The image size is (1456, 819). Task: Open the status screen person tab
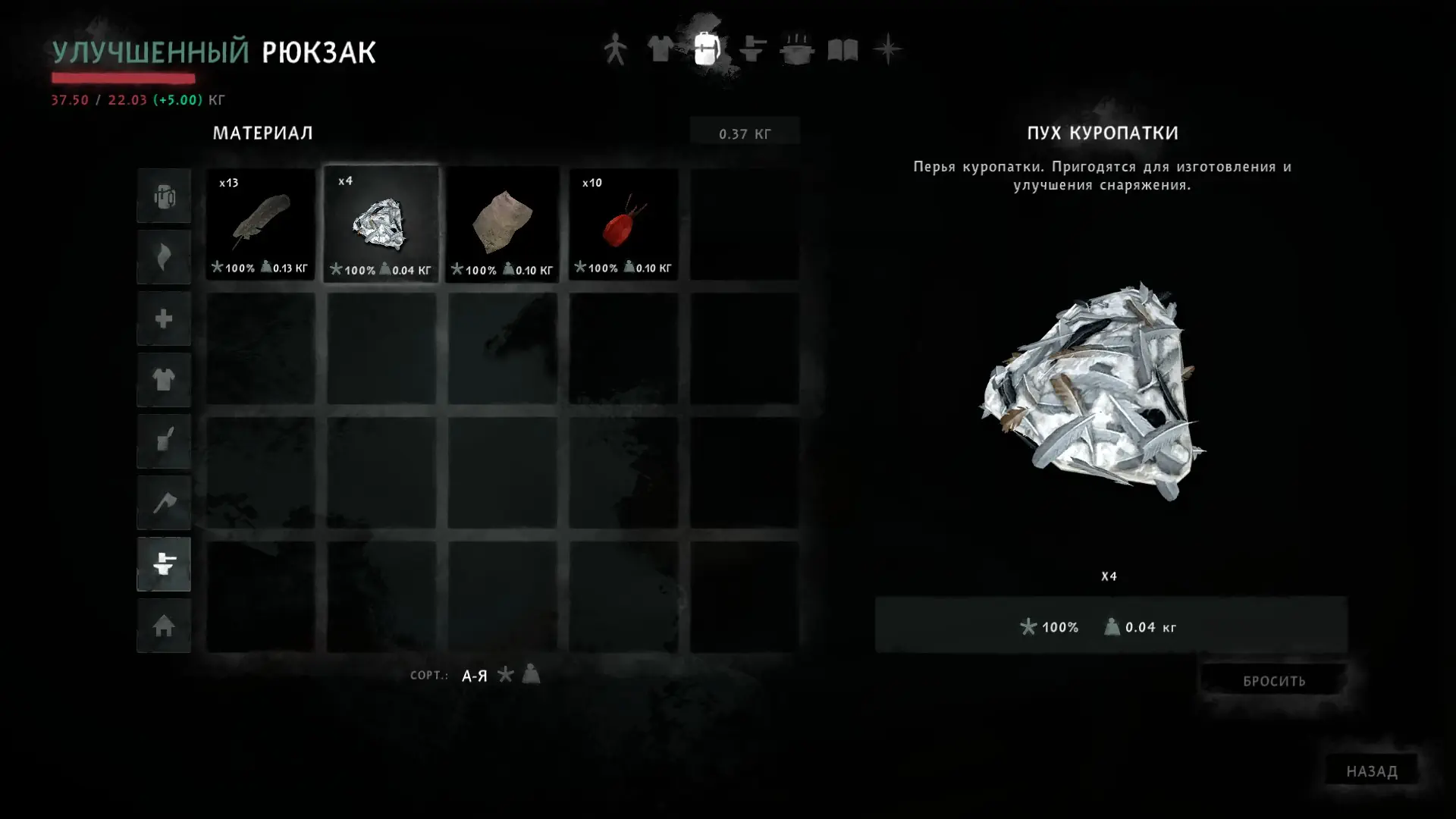click(x=615, y=50)
